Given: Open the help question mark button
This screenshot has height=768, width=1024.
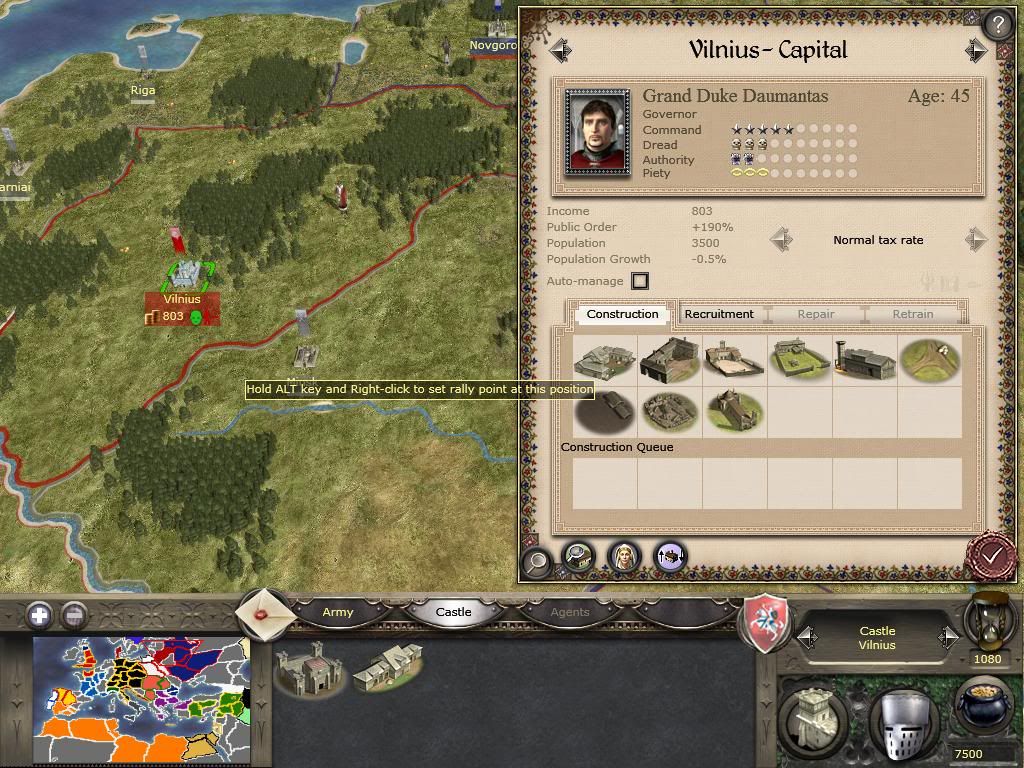Looking at the screenshot, I should [x=996, y=24].
